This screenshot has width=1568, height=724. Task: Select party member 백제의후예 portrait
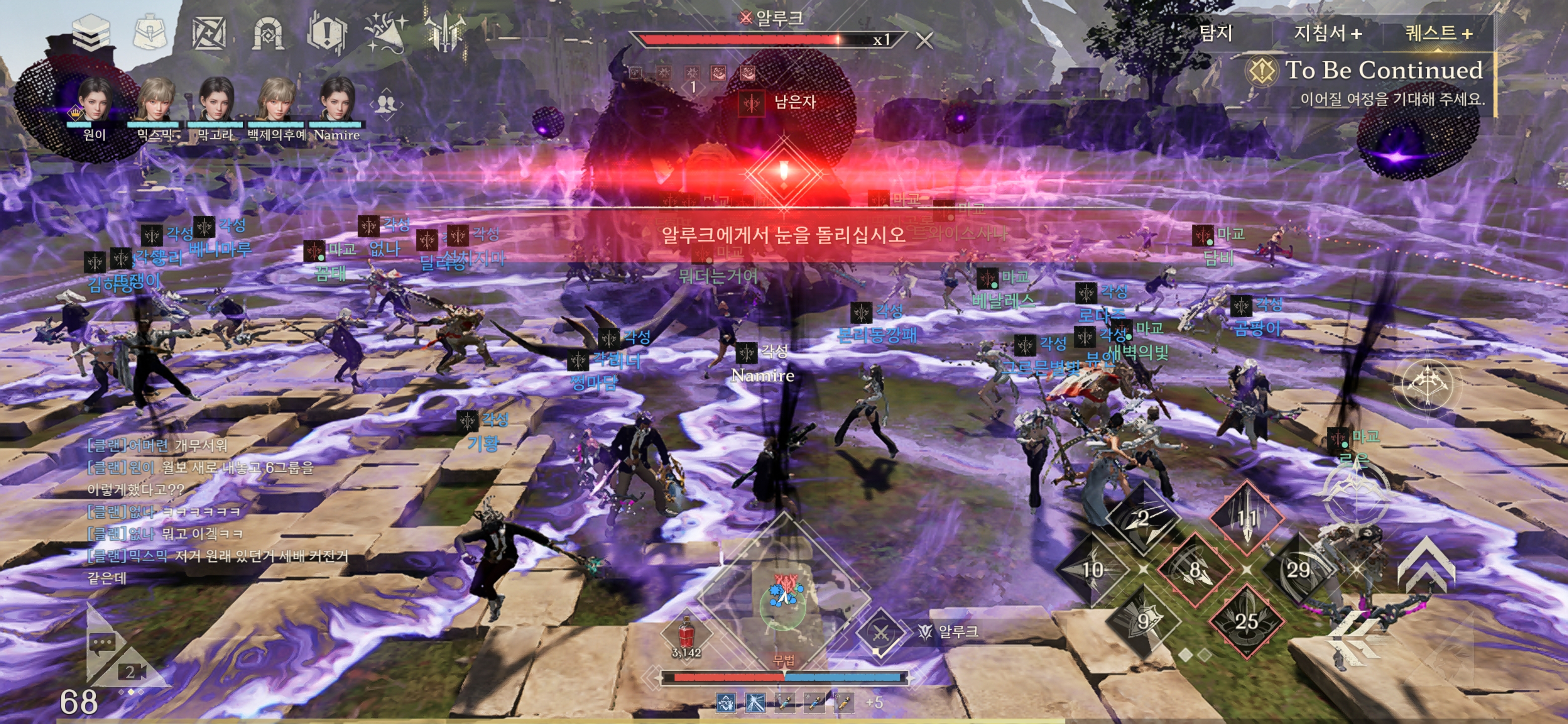276,101
